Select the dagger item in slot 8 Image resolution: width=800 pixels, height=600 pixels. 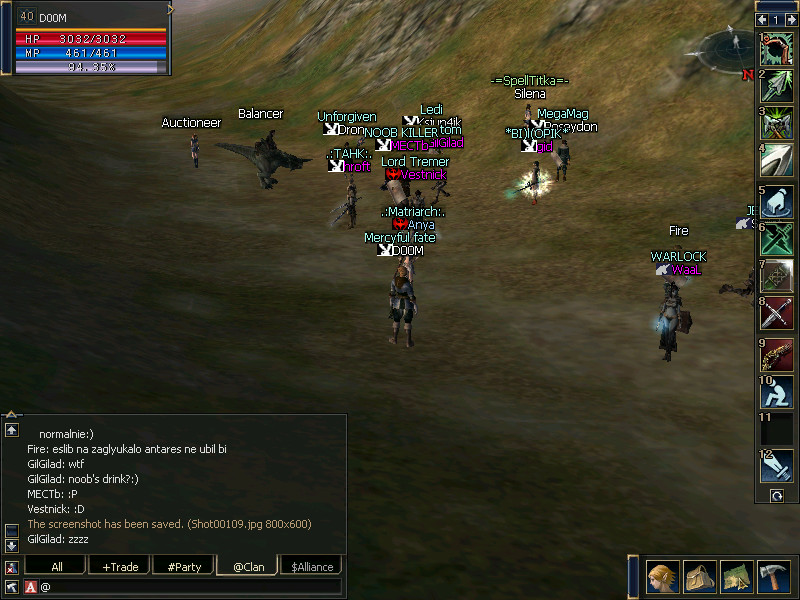pos(776,314)
